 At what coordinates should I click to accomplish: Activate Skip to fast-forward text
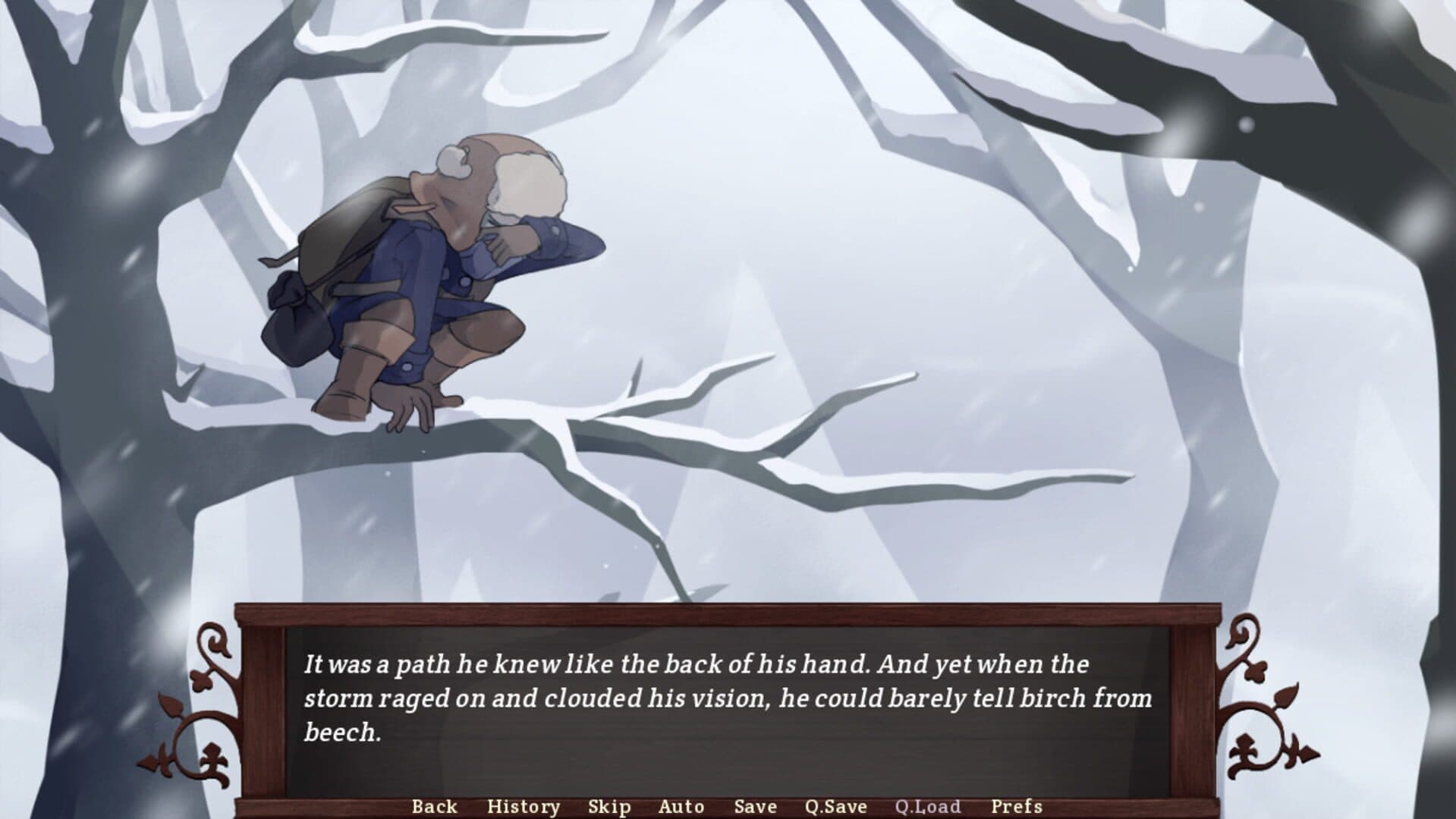click(x=609, y=806)
